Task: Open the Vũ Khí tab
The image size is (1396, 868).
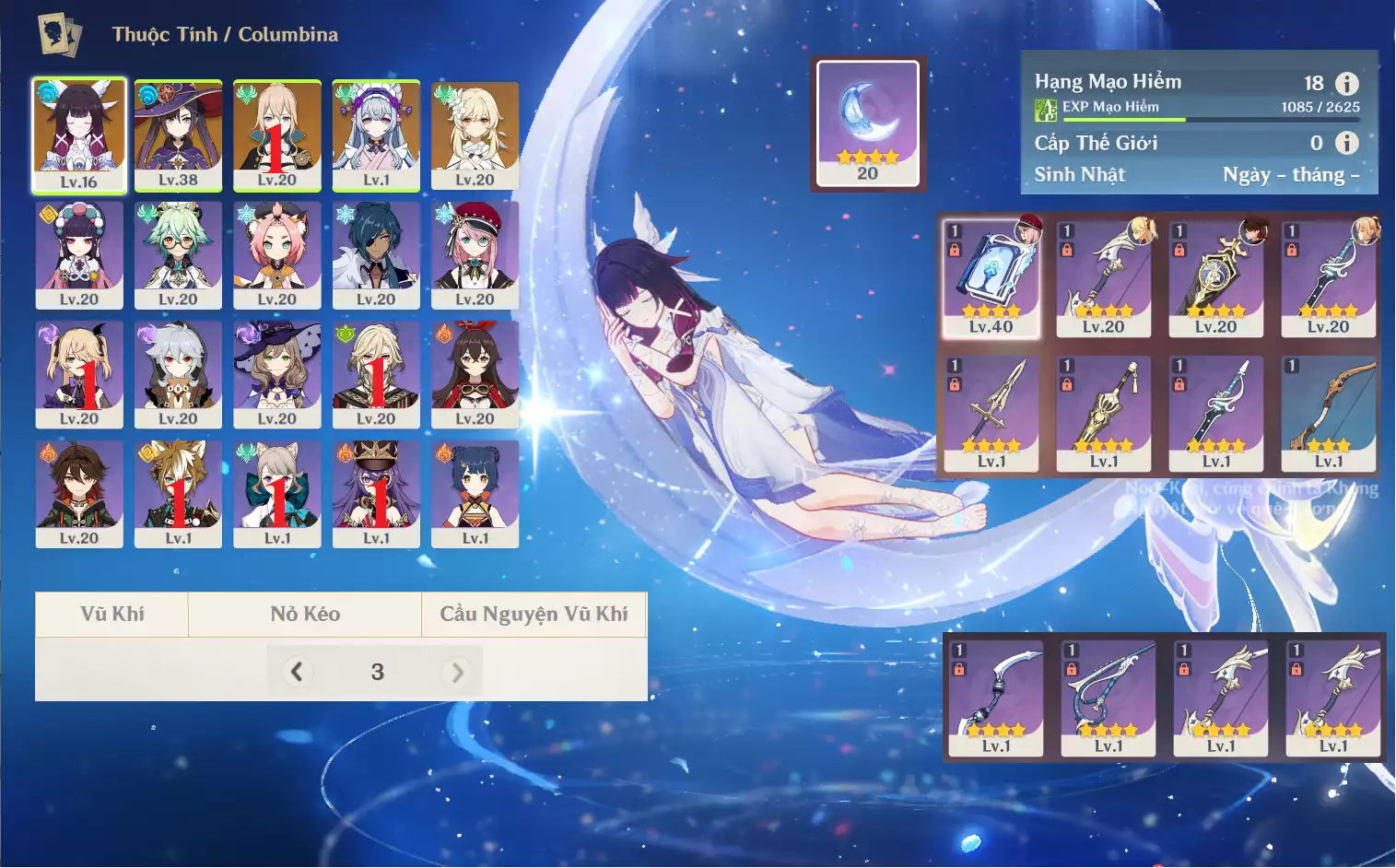Action: click(x=111, y=615)
